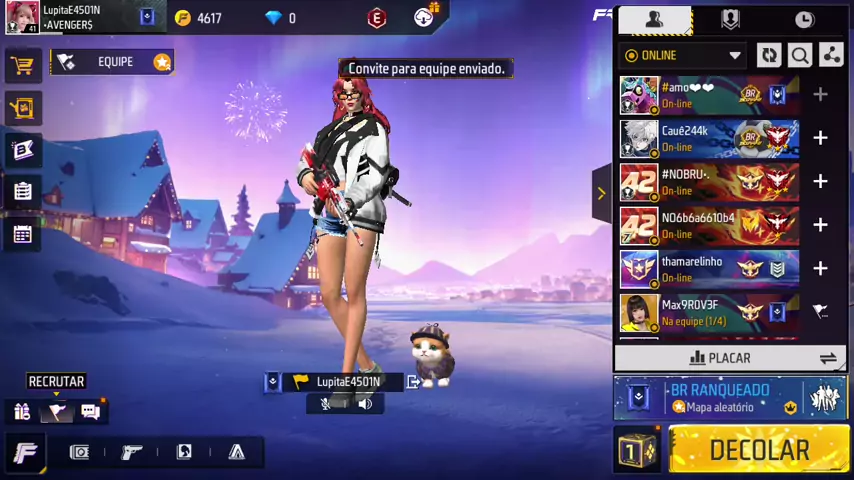Open the EQUIPE team panel
854x480 pixels.
(x=113, y=62)
